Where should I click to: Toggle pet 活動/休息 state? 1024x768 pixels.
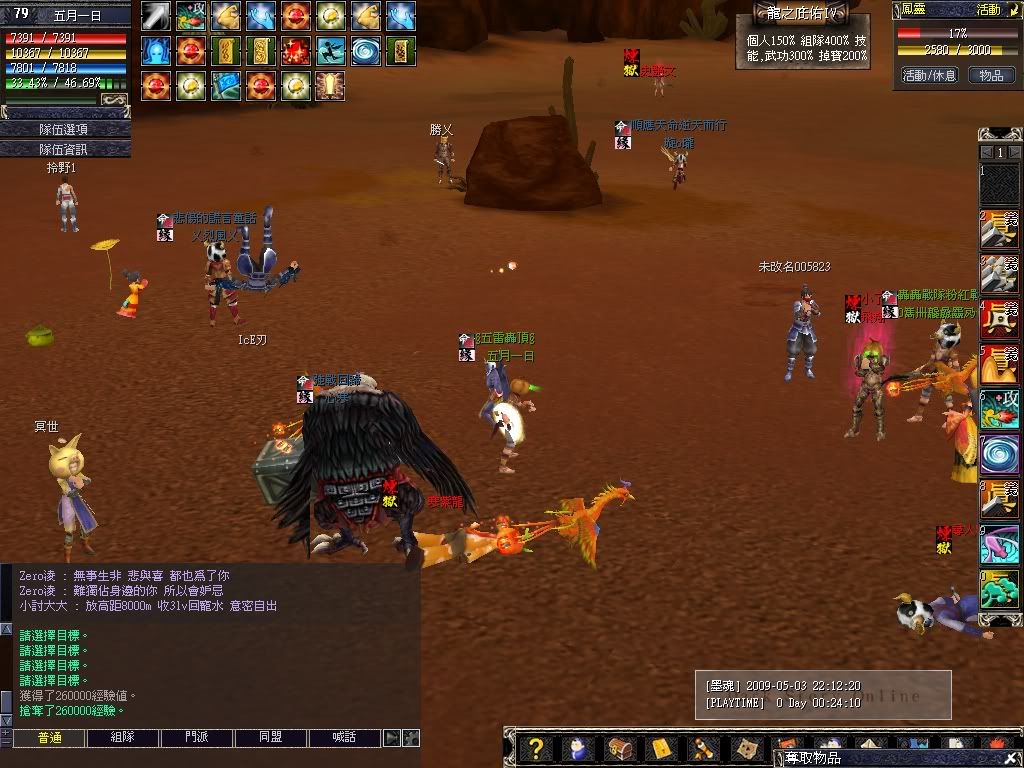click(929, 75)
